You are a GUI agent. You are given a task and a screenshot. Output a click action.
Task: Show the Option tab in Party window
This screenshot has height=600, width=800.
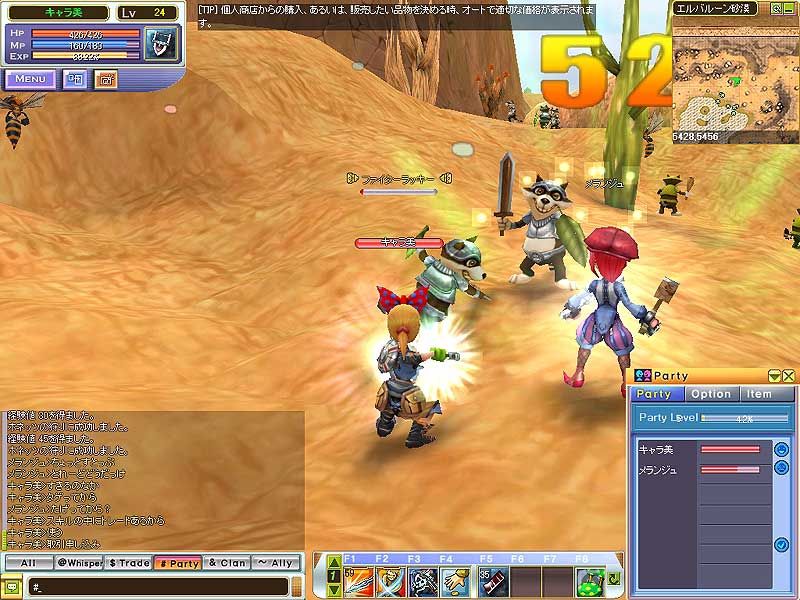pos(711,394)
